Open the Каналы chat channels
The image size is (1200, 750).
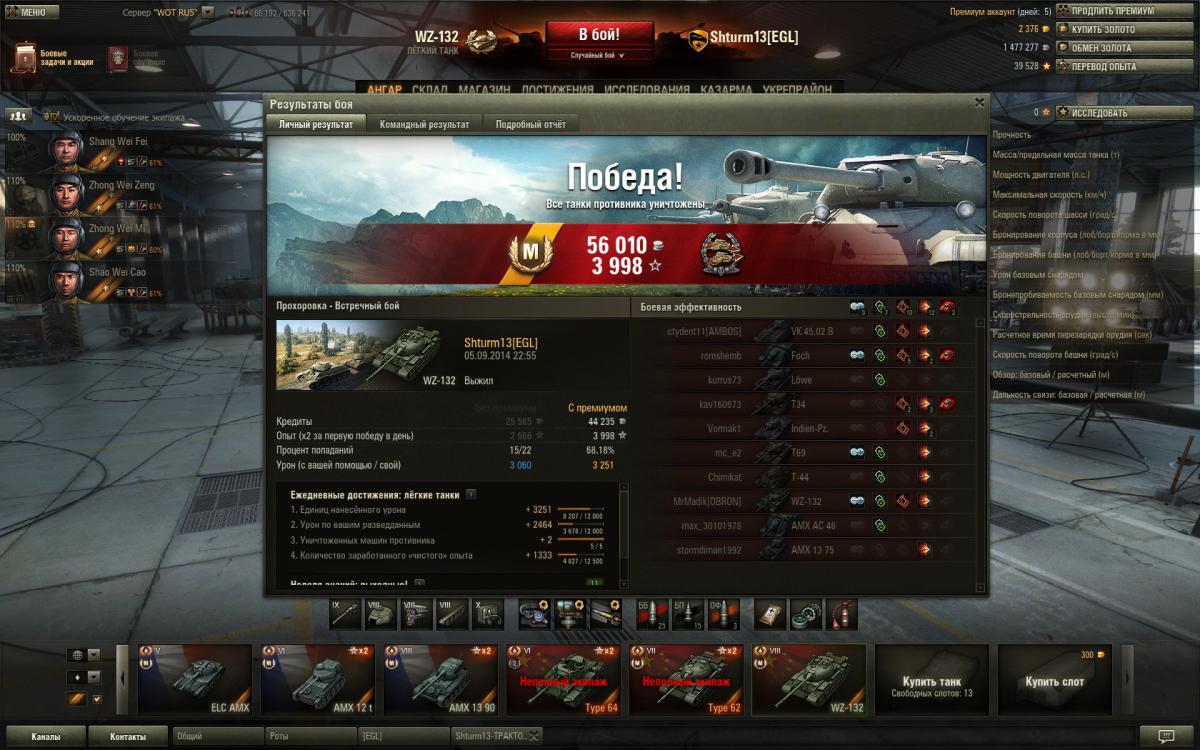[44, 737]
